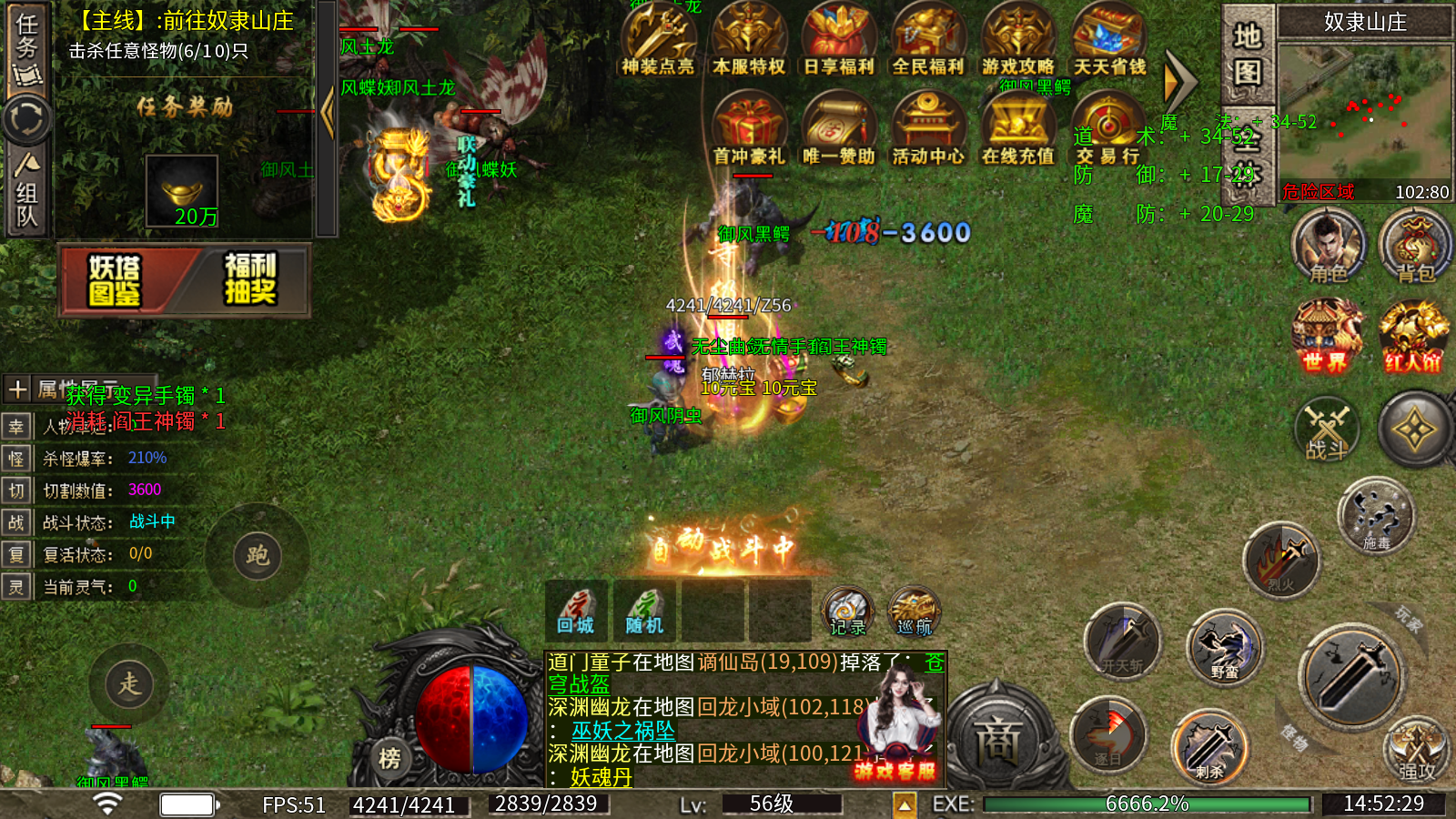
Task: Use the 回城 return scroll slot
Action: click(576, 611)
